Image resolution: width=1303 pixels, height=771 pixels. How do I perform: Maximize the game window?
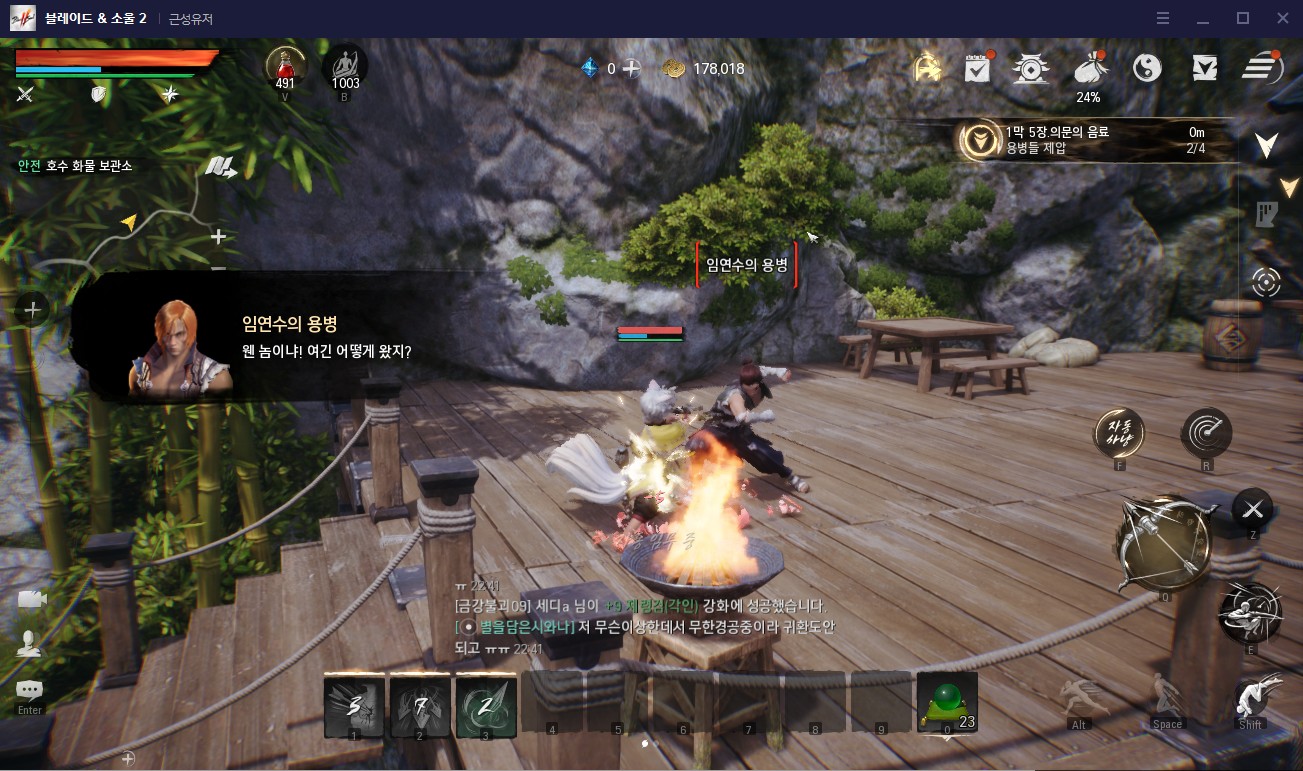point(1243,18)
